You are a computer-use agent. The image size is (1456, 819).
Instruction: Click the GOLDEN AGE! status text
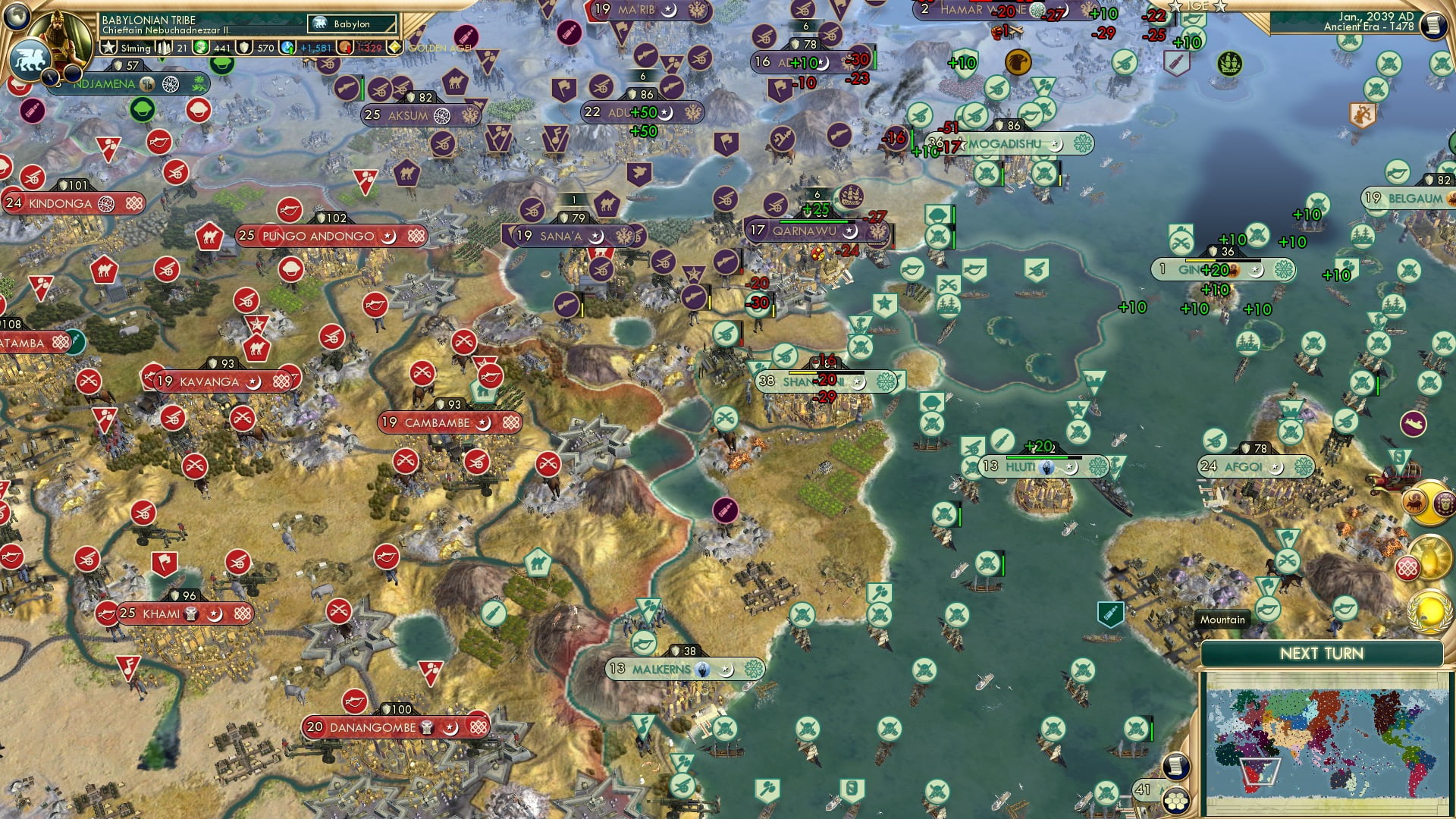(x=438, y=48)
